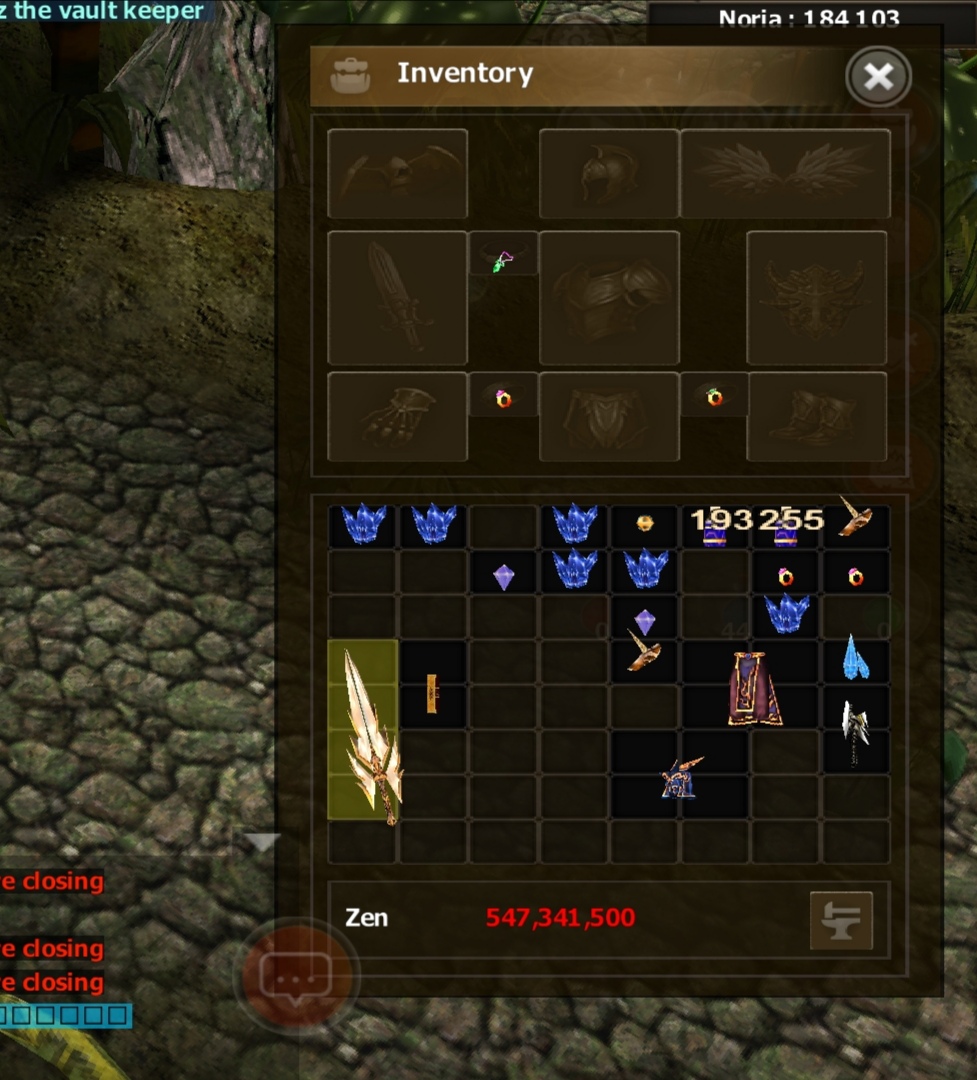Select the small gold orb item
Image resolution: width=977 pixels, height=1080 pixels.
point(645,523)
